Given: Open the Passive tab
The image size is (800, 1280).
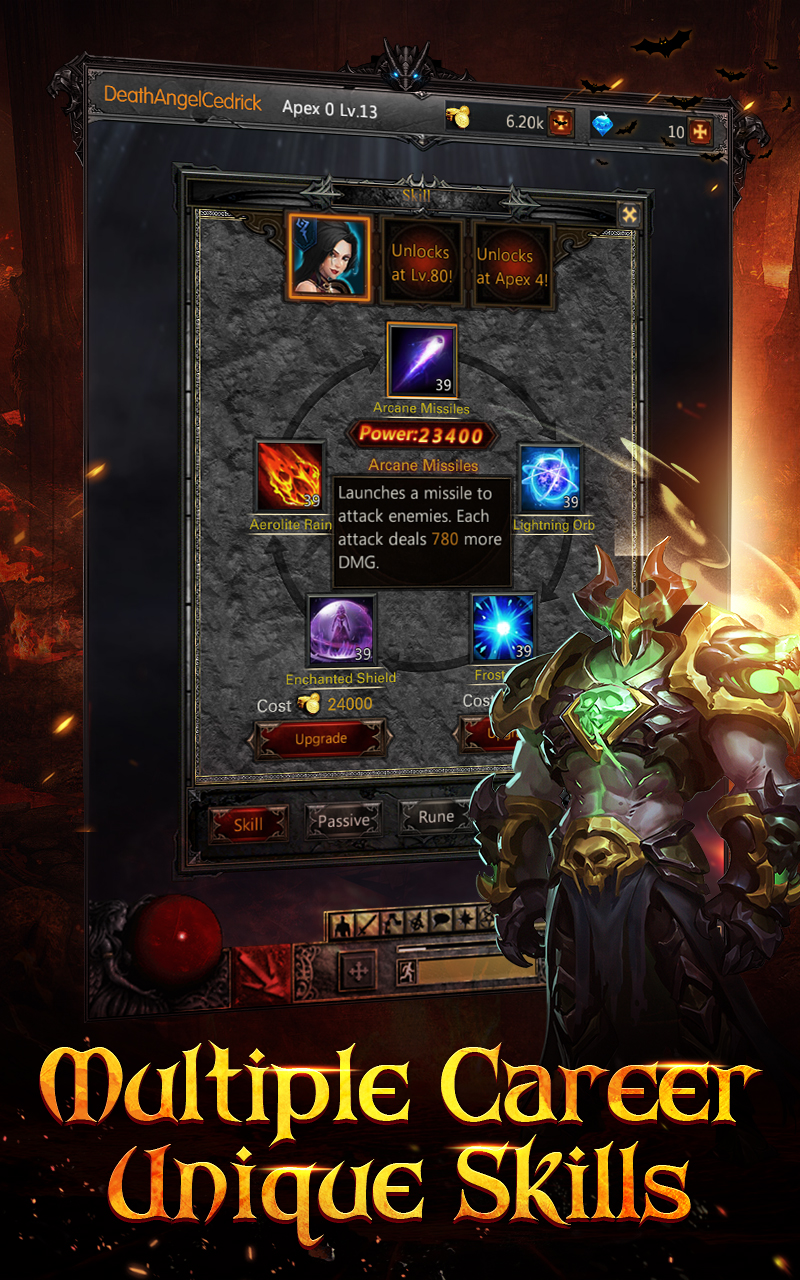Looking at the screenshot, I should point(343,821).
